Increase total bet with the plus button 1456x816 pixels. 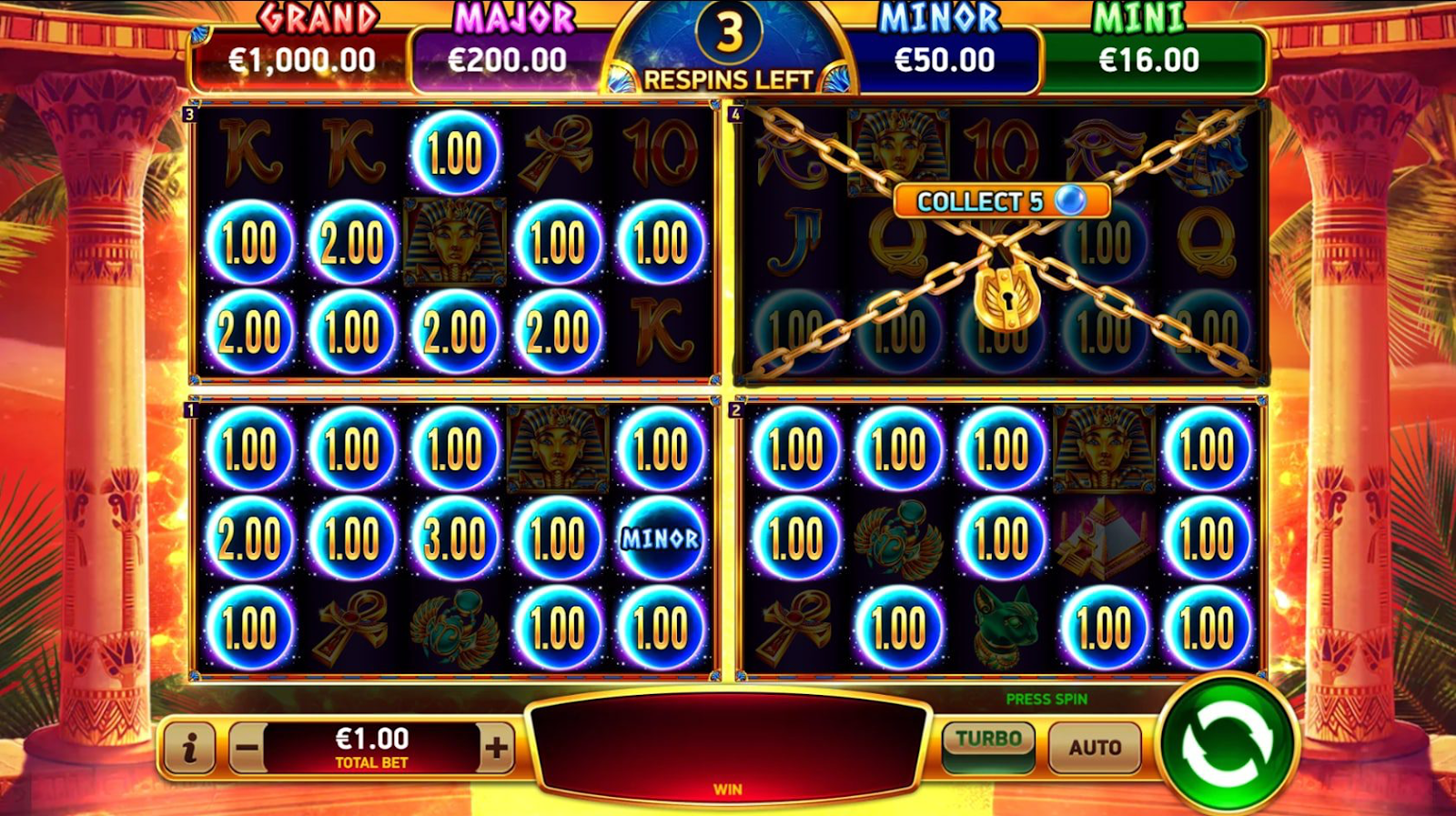[496, 749]
